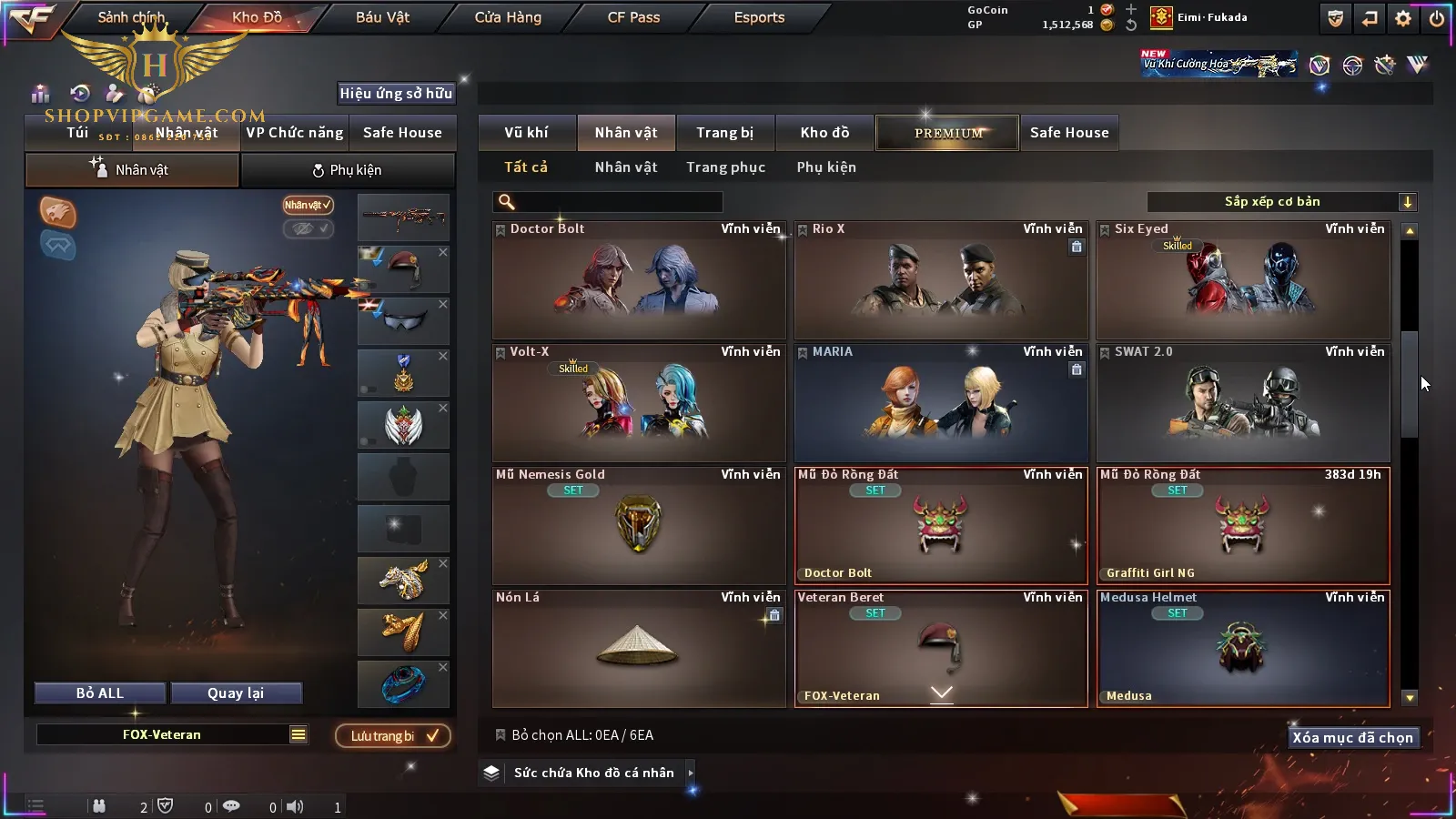Select the Doctor Bolt character card
The height and width of the screenshot is (819, 1456).
click(x=639, y=280)
